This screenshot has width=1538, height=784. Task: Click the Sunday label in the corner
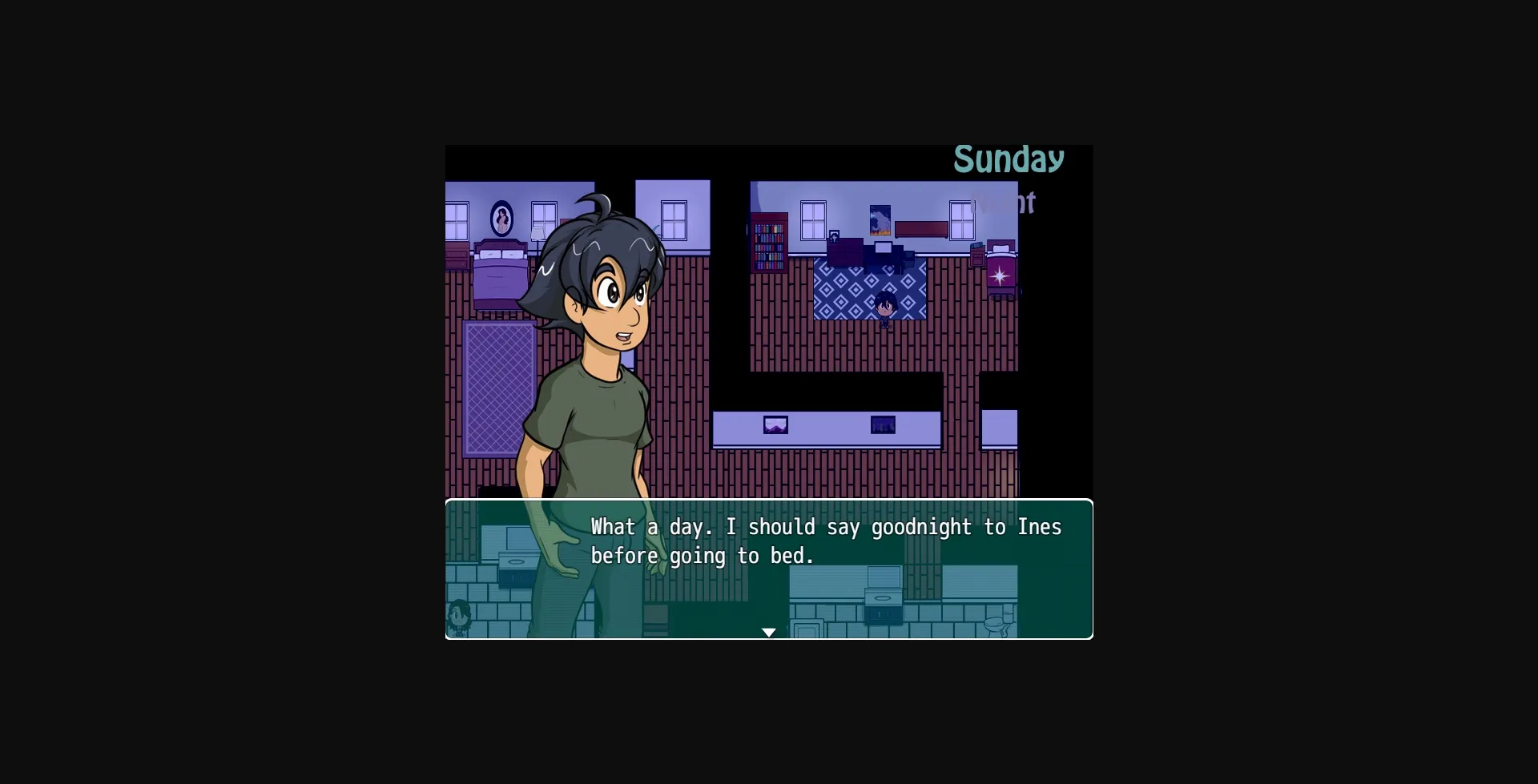[x=1009, y=159]
